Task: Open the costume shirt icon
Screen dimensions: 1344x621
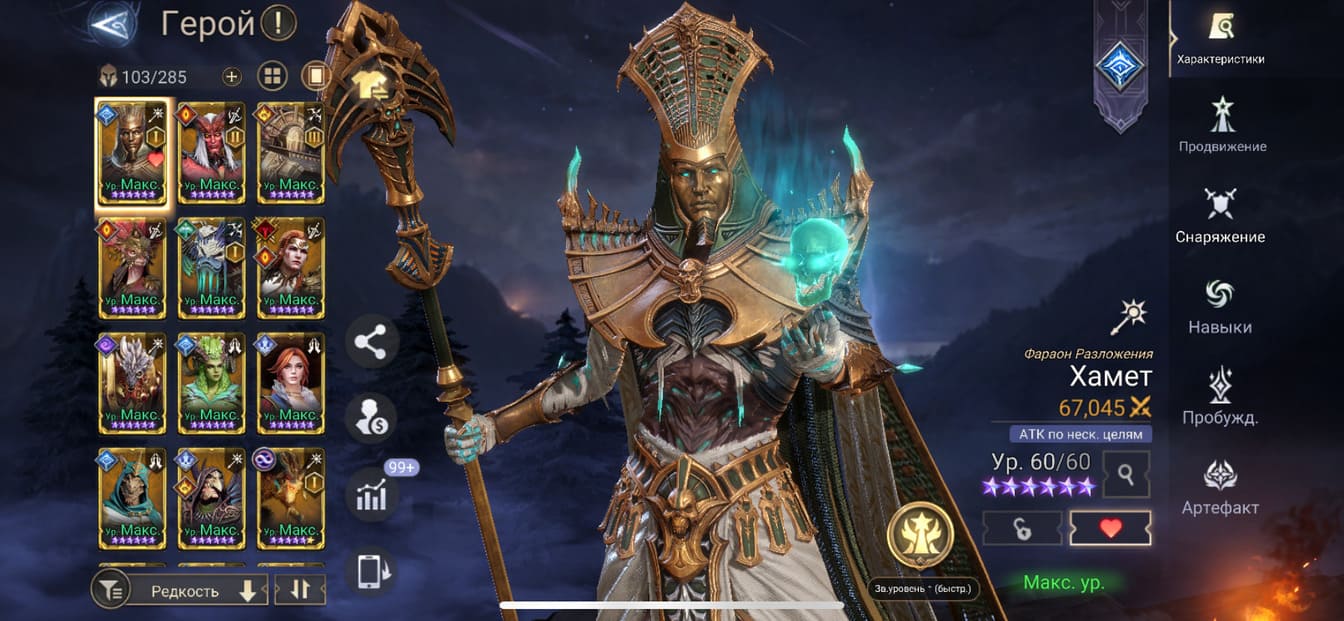Action: pyautogui.click(x=371, y=84)
